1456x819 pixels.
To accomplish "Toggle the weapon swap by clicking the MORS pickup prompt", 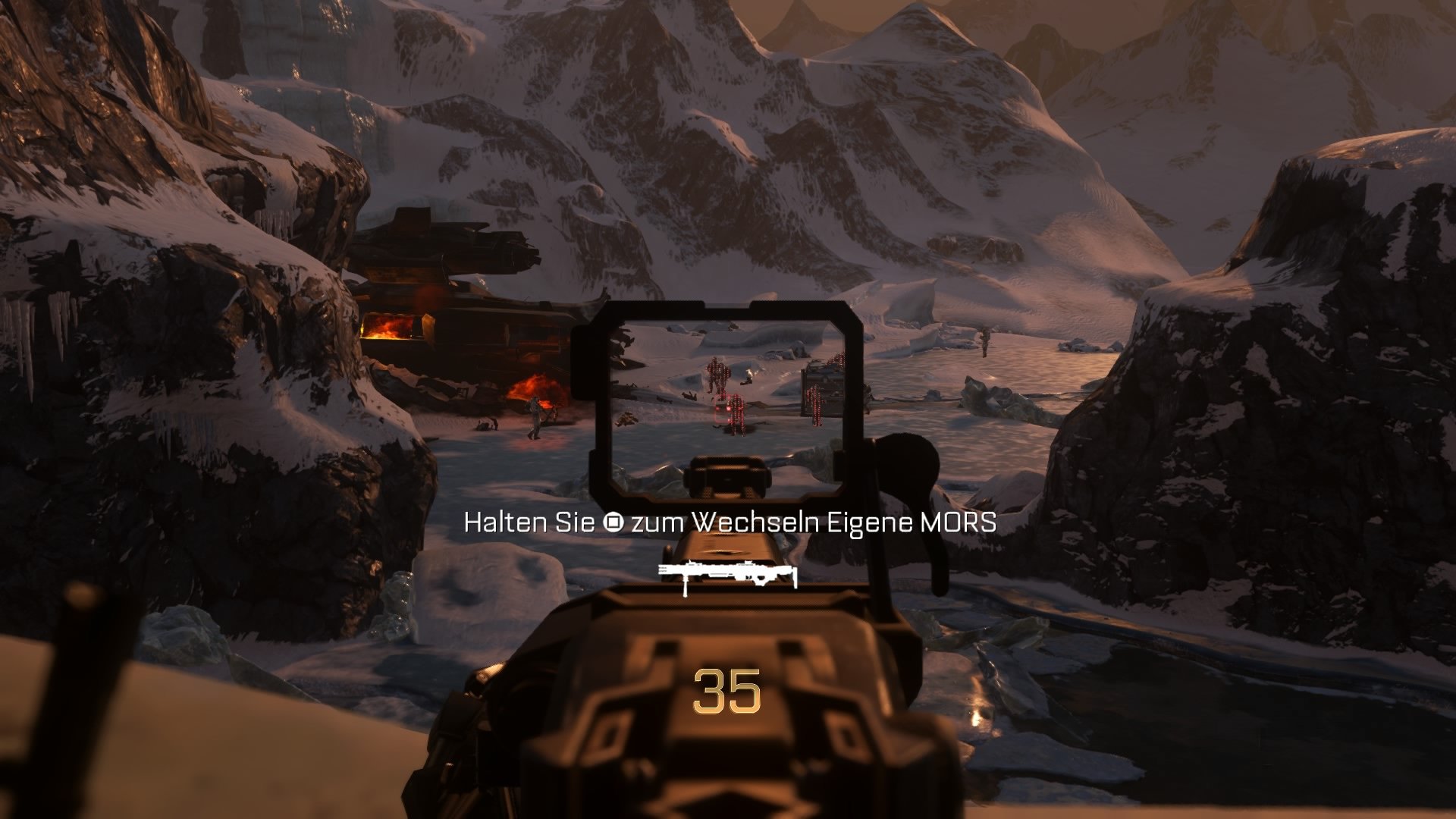I will point(728,522).
